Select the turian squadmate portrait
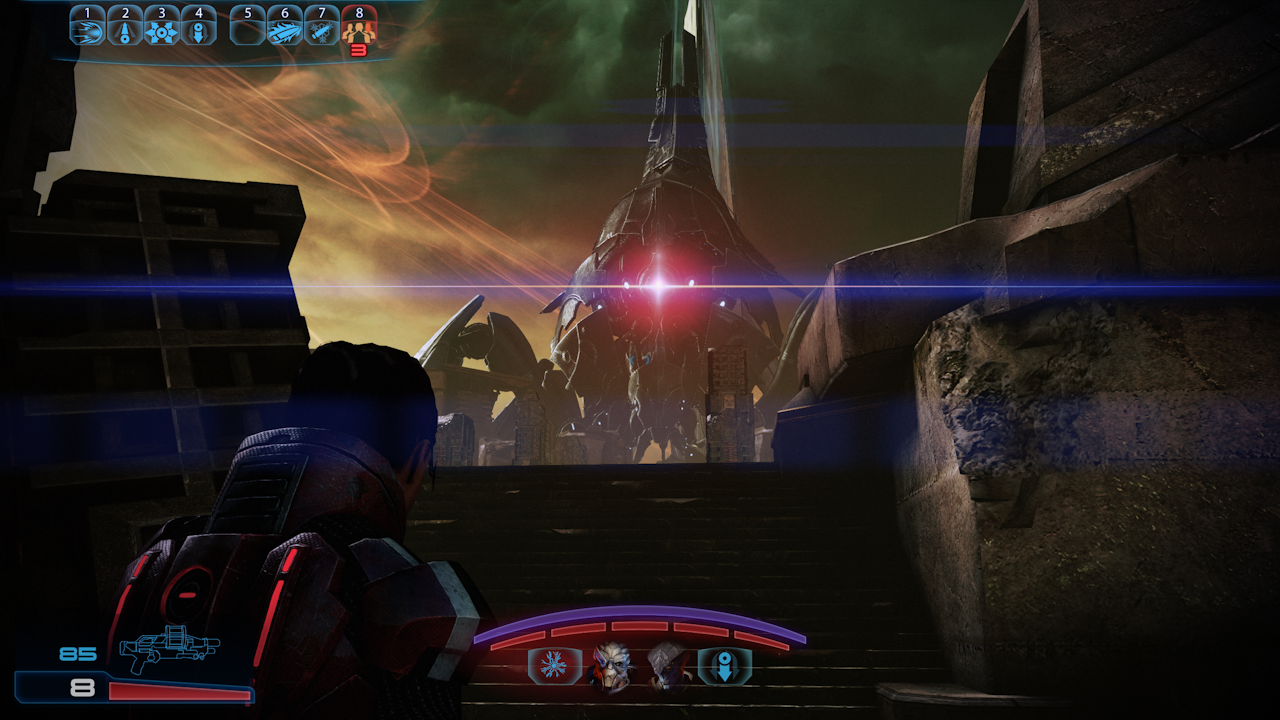 611,666
